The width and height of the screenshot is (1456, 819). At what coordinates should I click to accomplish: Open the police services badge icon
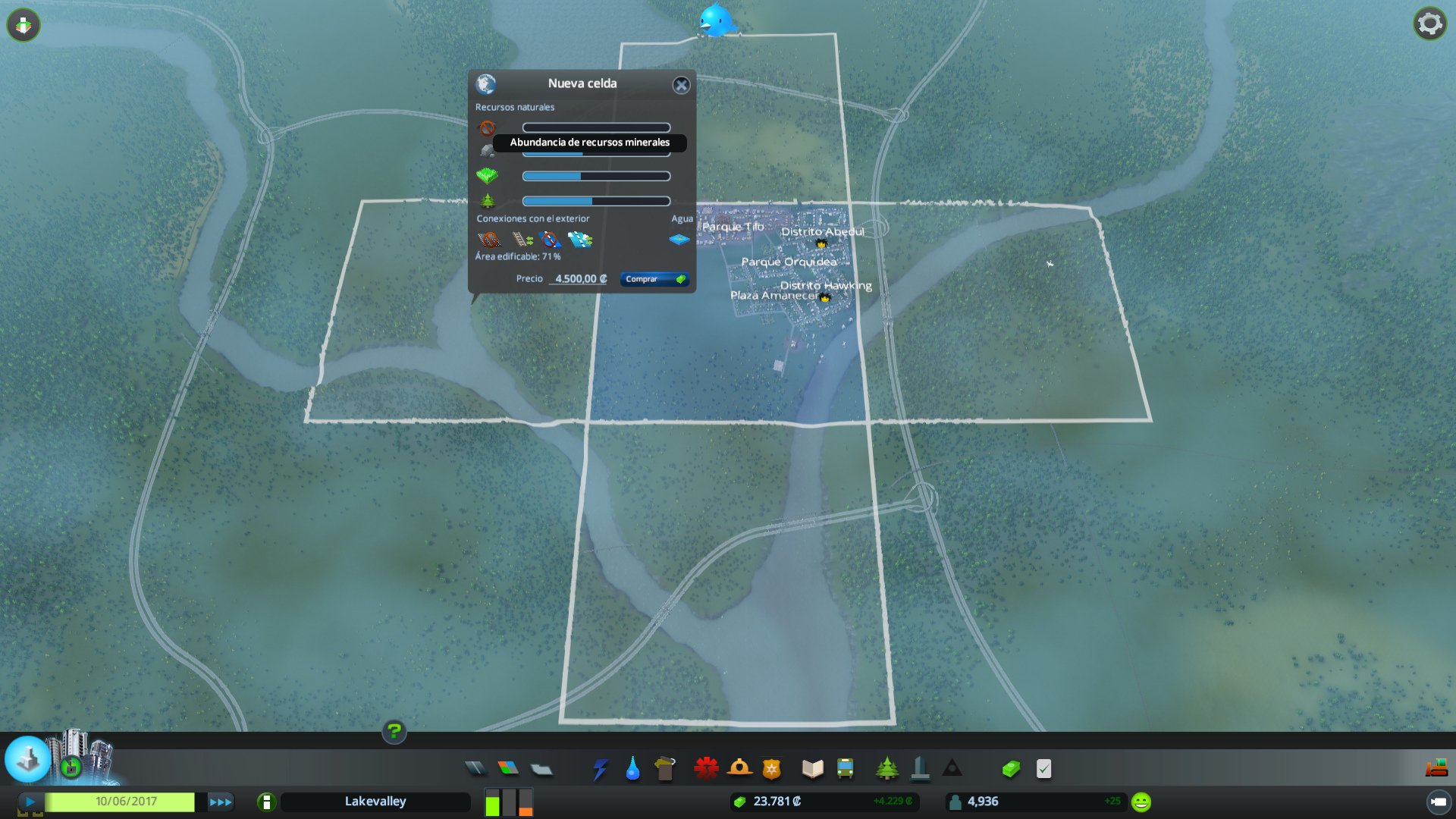click(772, 768)
